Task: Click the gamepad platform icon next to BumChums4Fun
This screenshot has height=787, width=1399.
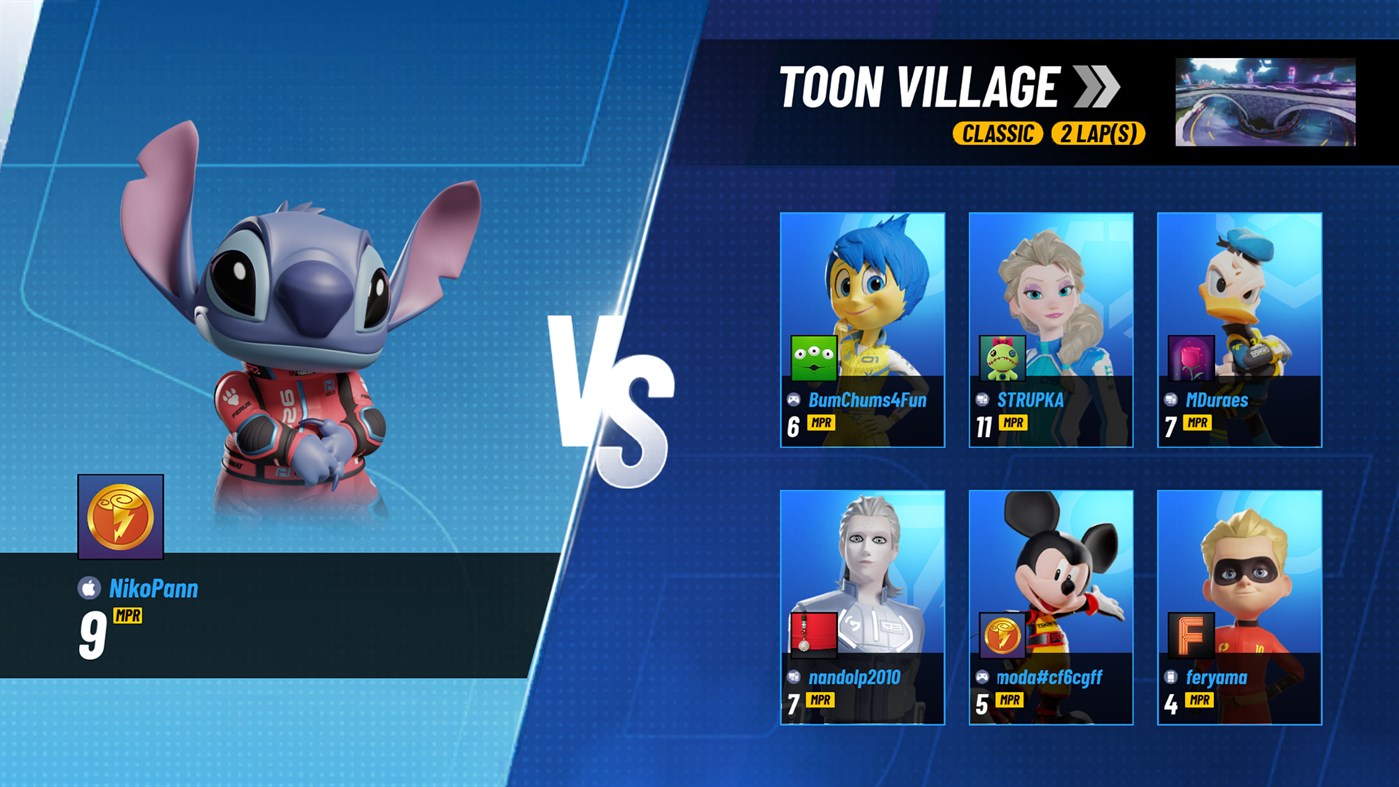Action: (x=794, y=400)
